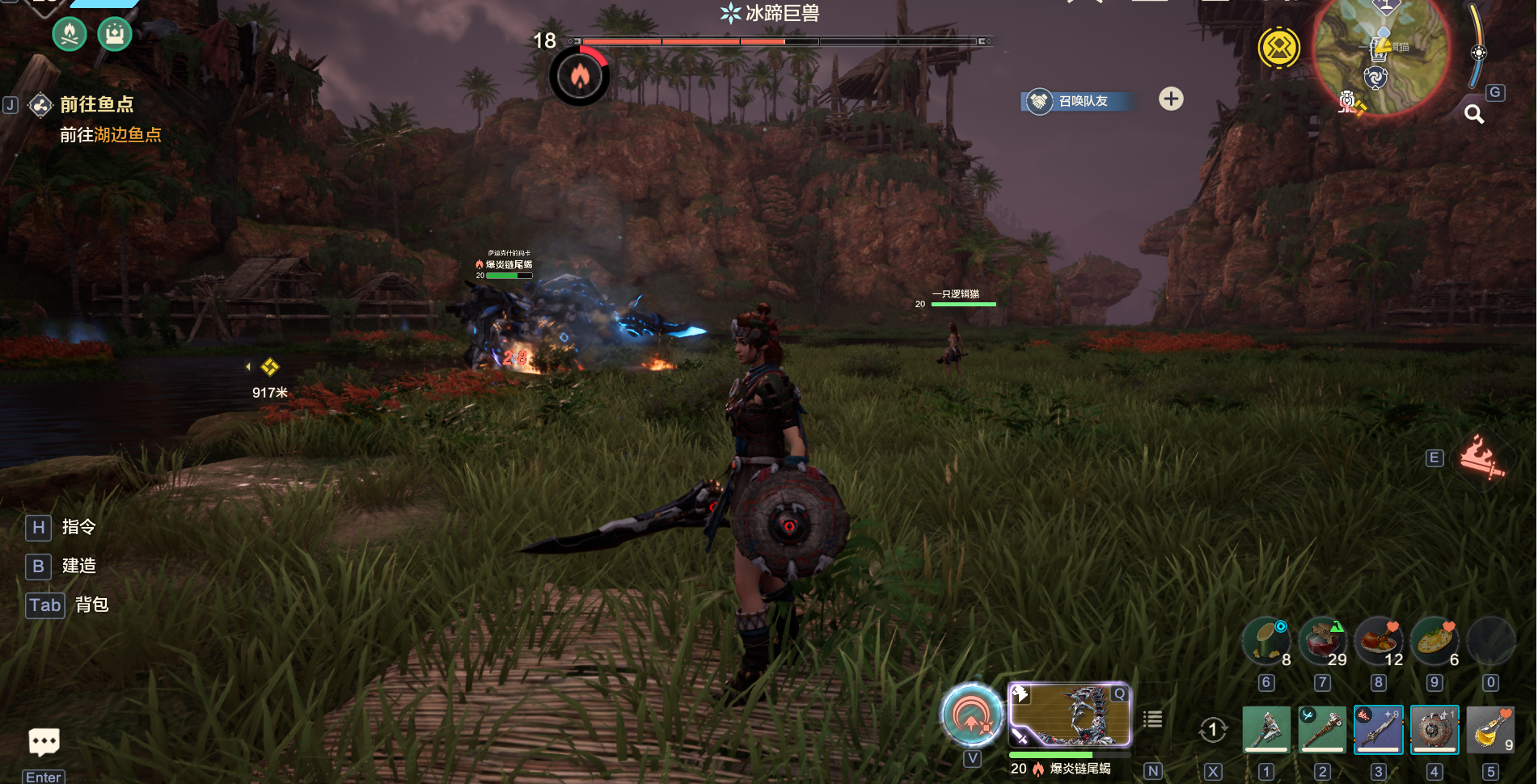Screen dimensions: 1538x784
Task: Click the yellow round emblem beside the minimap
Action: tap(1278, 48)
